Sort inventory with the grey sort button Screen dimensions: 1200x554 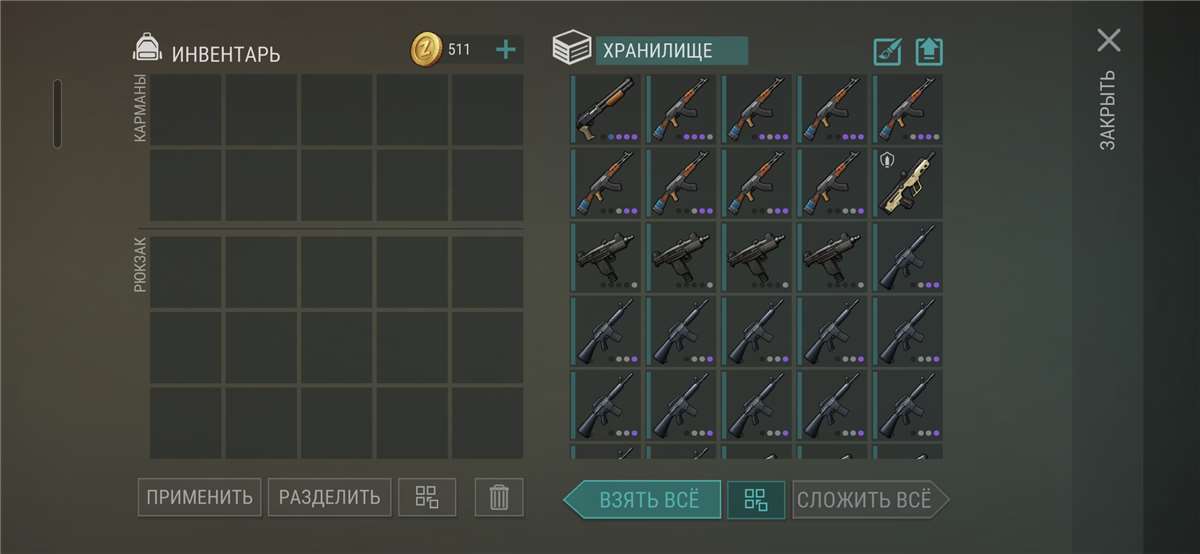427,497
